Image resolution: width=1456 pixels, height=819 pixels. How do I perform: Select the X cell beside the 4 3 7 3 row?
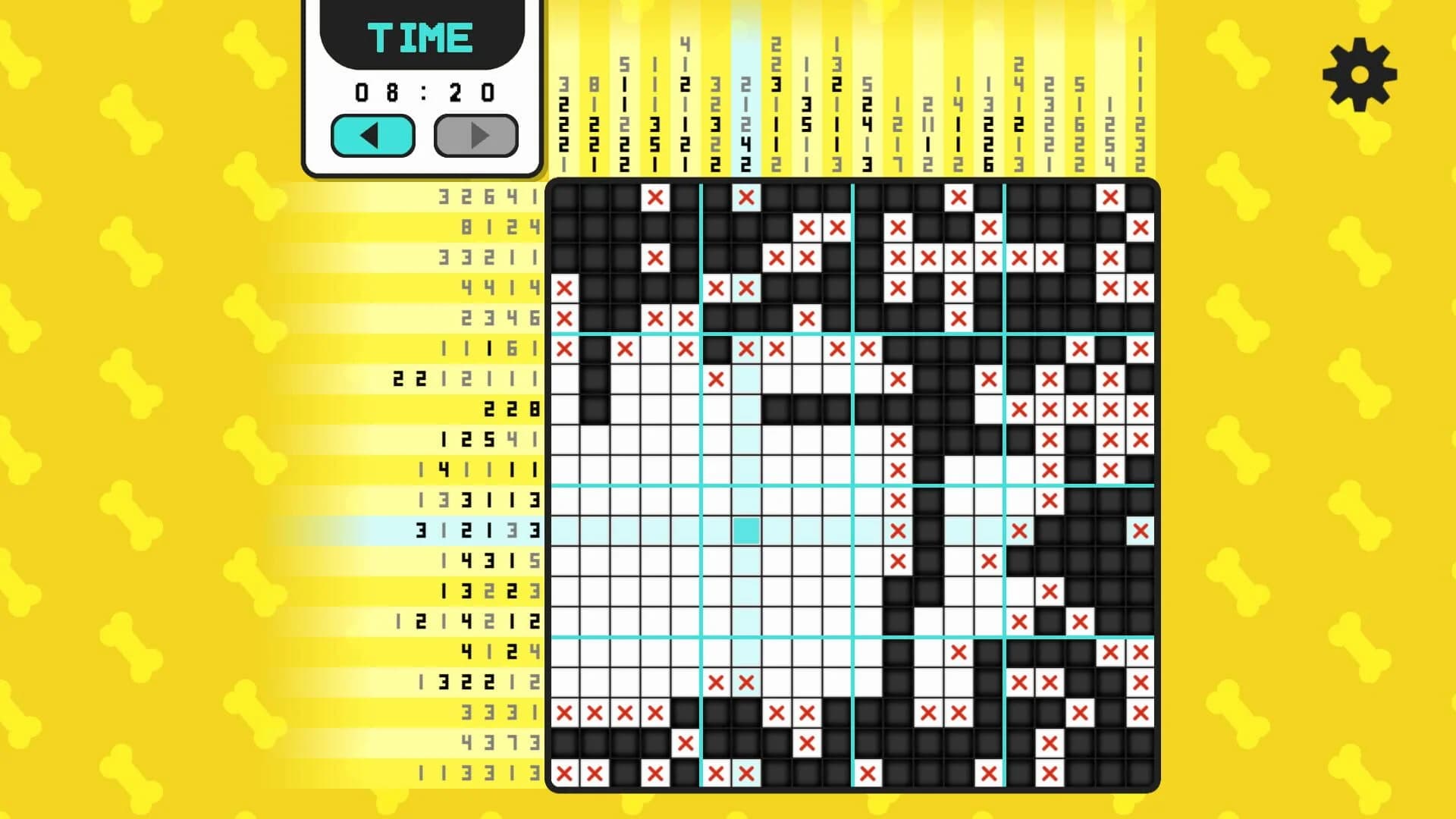686,744
